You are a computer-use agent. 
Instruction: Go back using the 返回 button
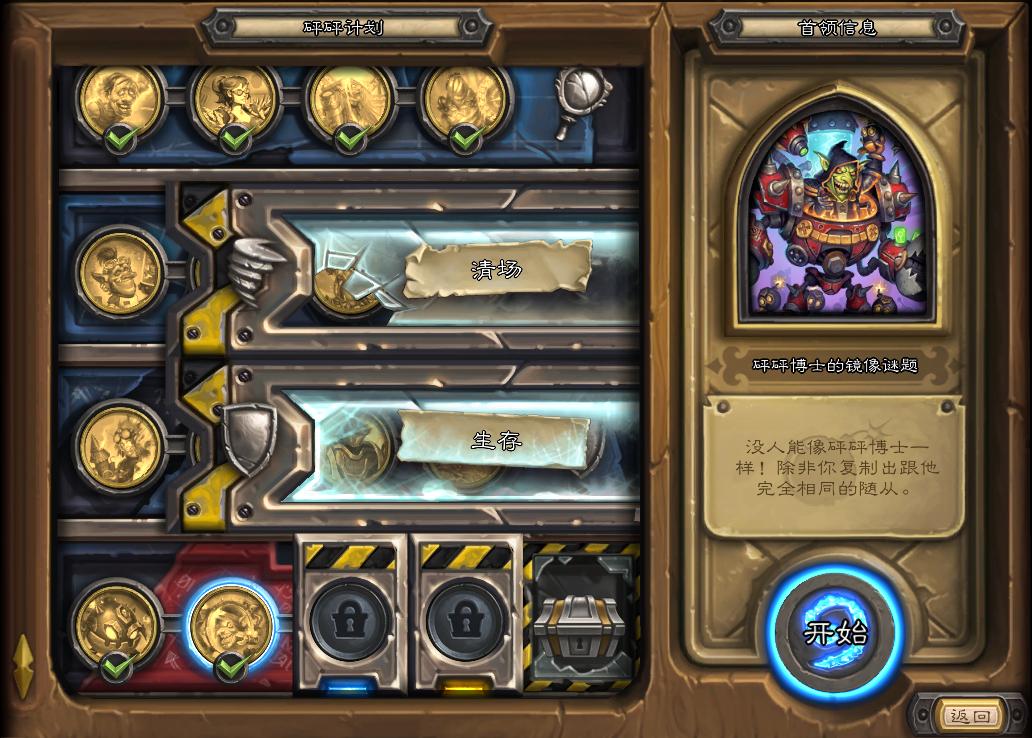pyautogui.click(x=969, y=716)
